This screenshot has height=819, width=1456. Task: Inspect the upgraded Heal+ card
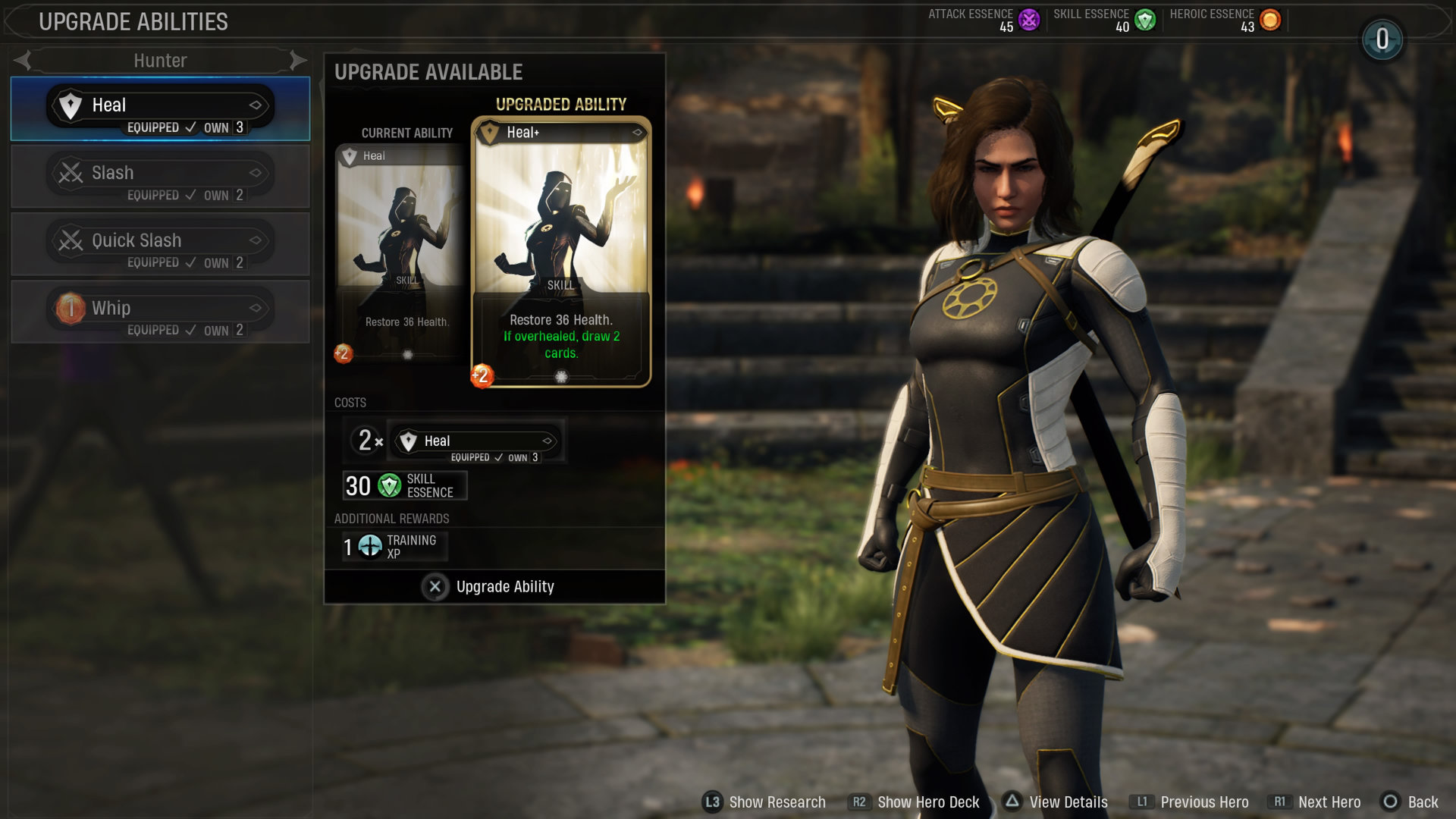coord(560,252)
